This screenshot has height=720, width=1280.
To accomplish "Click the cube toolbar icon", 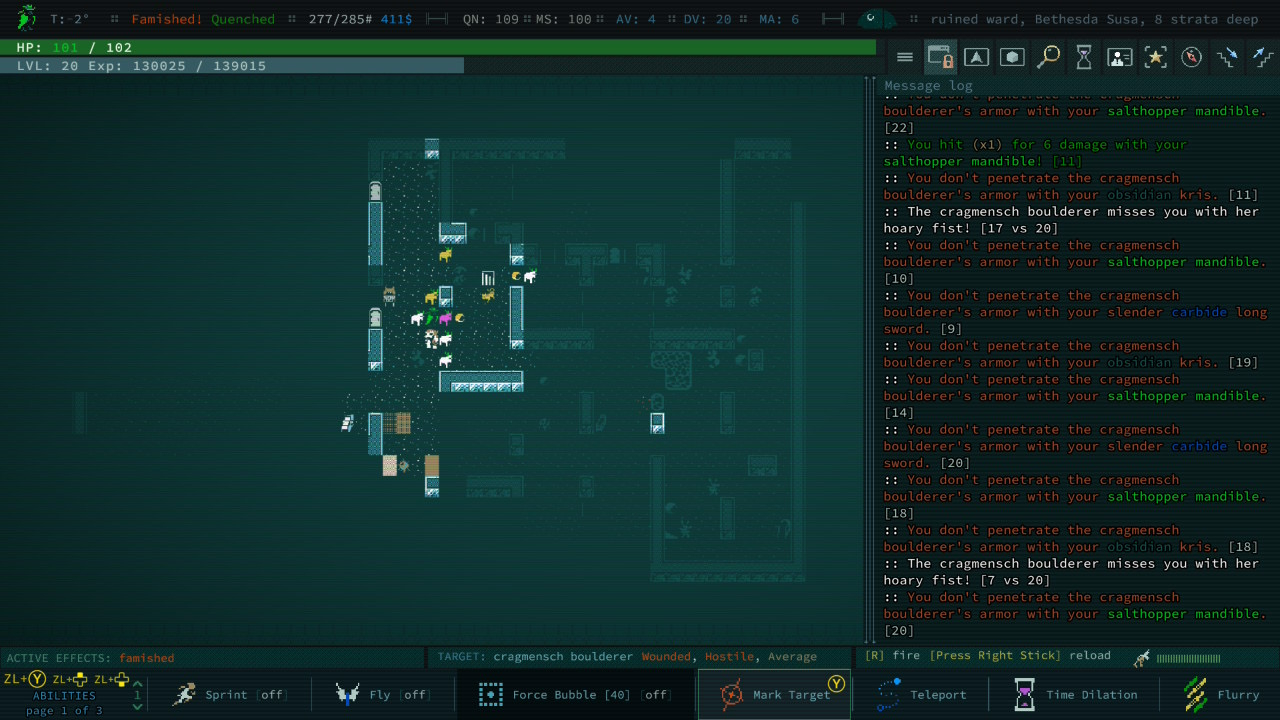I will (1012, 58).
